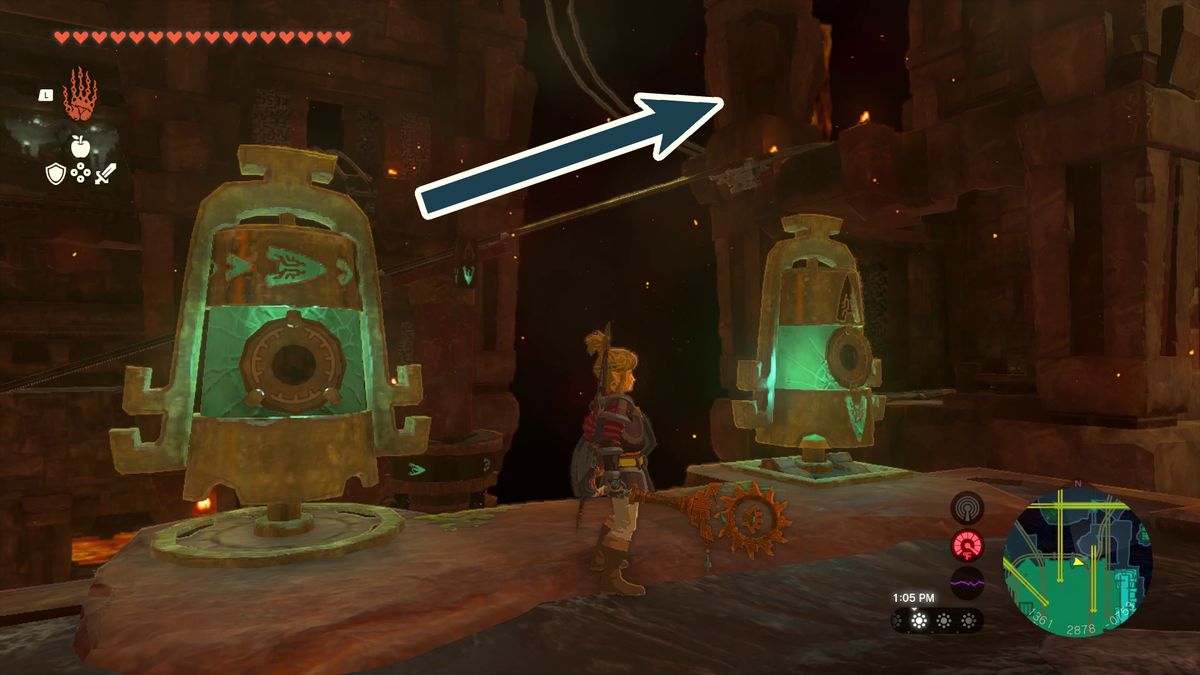Select the red temperature gauge icon
The image size is (1200, 675).
tap(967, 545)
